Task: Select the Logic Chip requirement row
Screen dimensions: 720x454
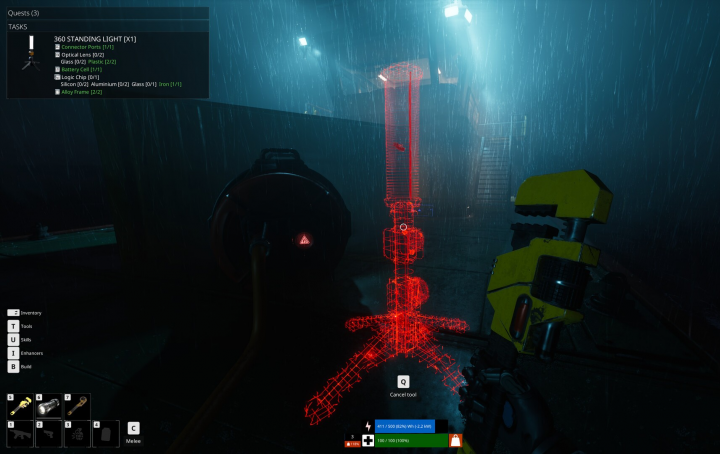Action: click(80, 77)
